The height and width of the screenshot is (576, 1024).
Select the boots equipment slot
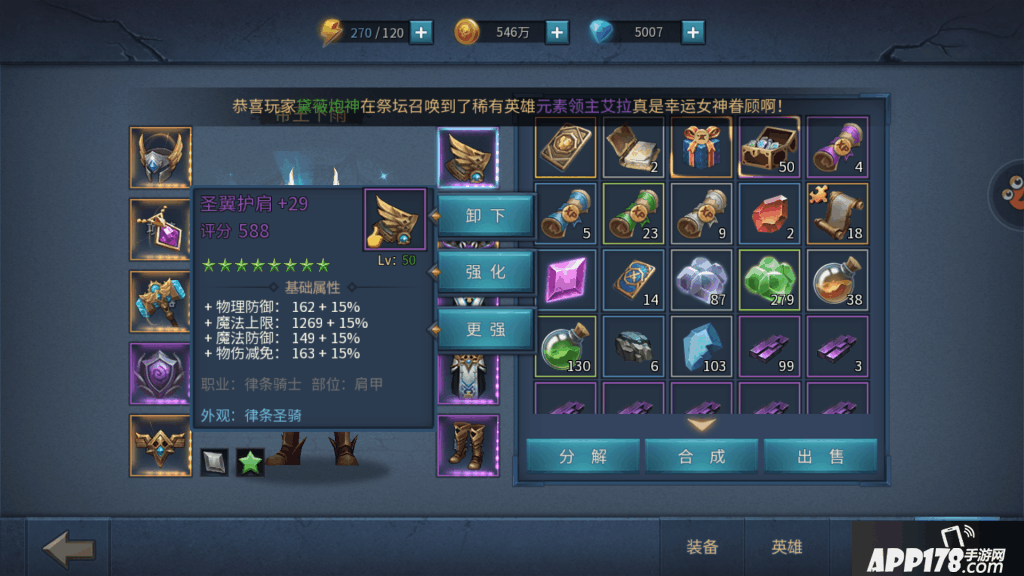pos(467,445)
